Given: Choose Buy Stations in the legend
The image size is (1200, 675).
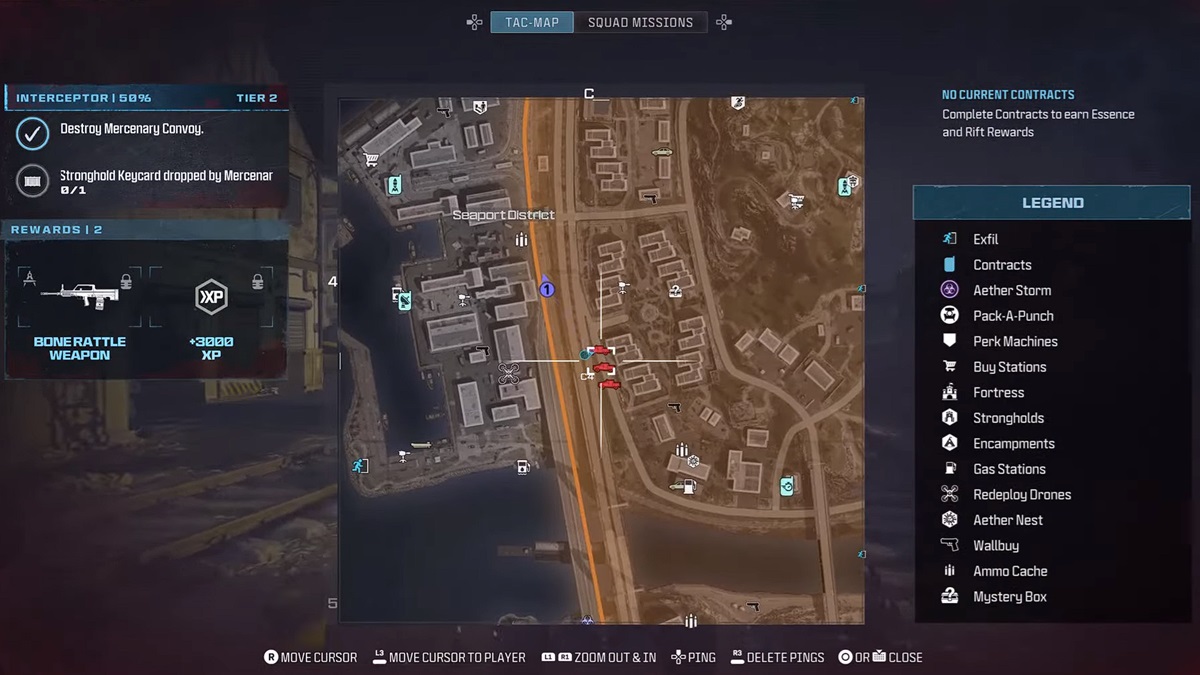Looking at the screenshot, I should tap(1009, 367).
